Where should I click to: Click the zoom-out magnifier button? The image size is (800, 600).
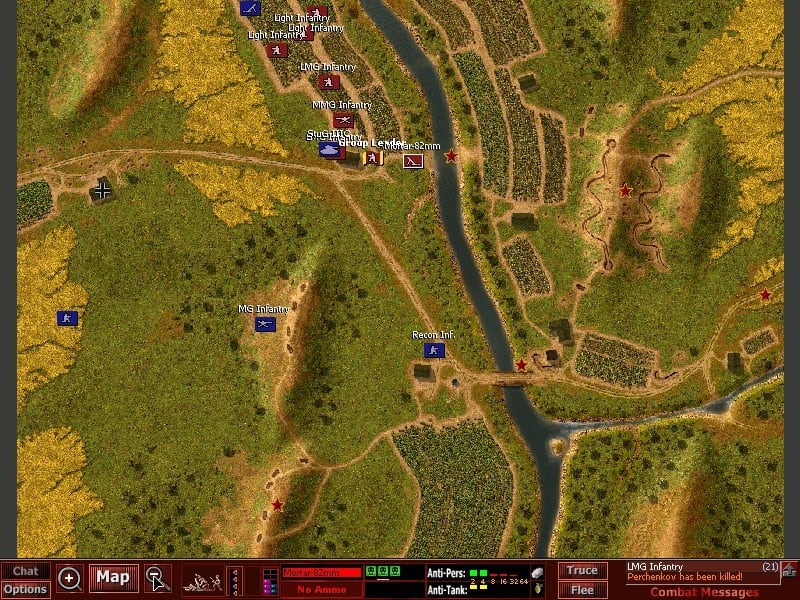click(x=157, y=578)
